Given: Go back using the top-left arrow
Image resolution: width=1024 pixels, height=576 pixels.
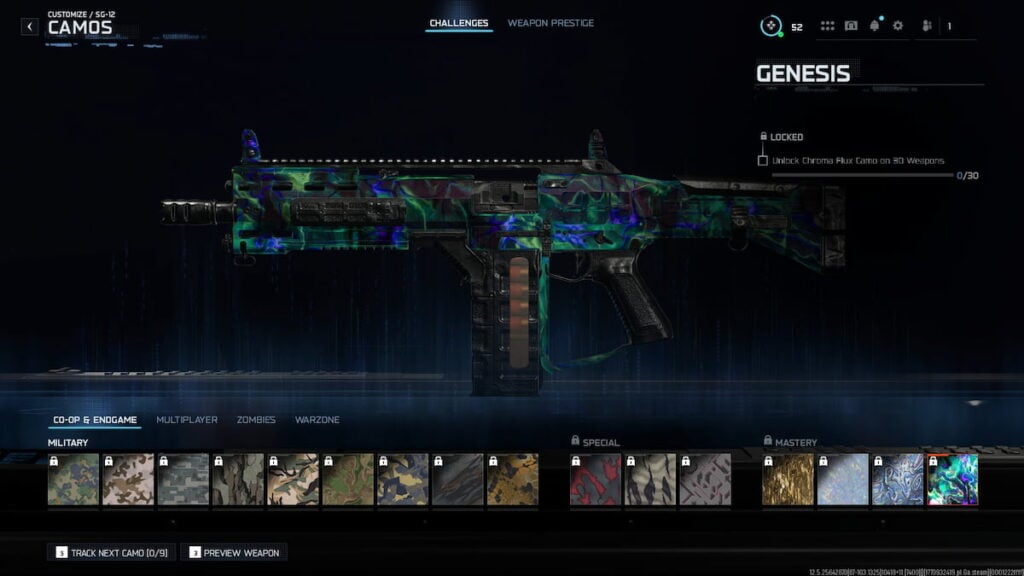Looking at the screenshot, I should [30, 27].
